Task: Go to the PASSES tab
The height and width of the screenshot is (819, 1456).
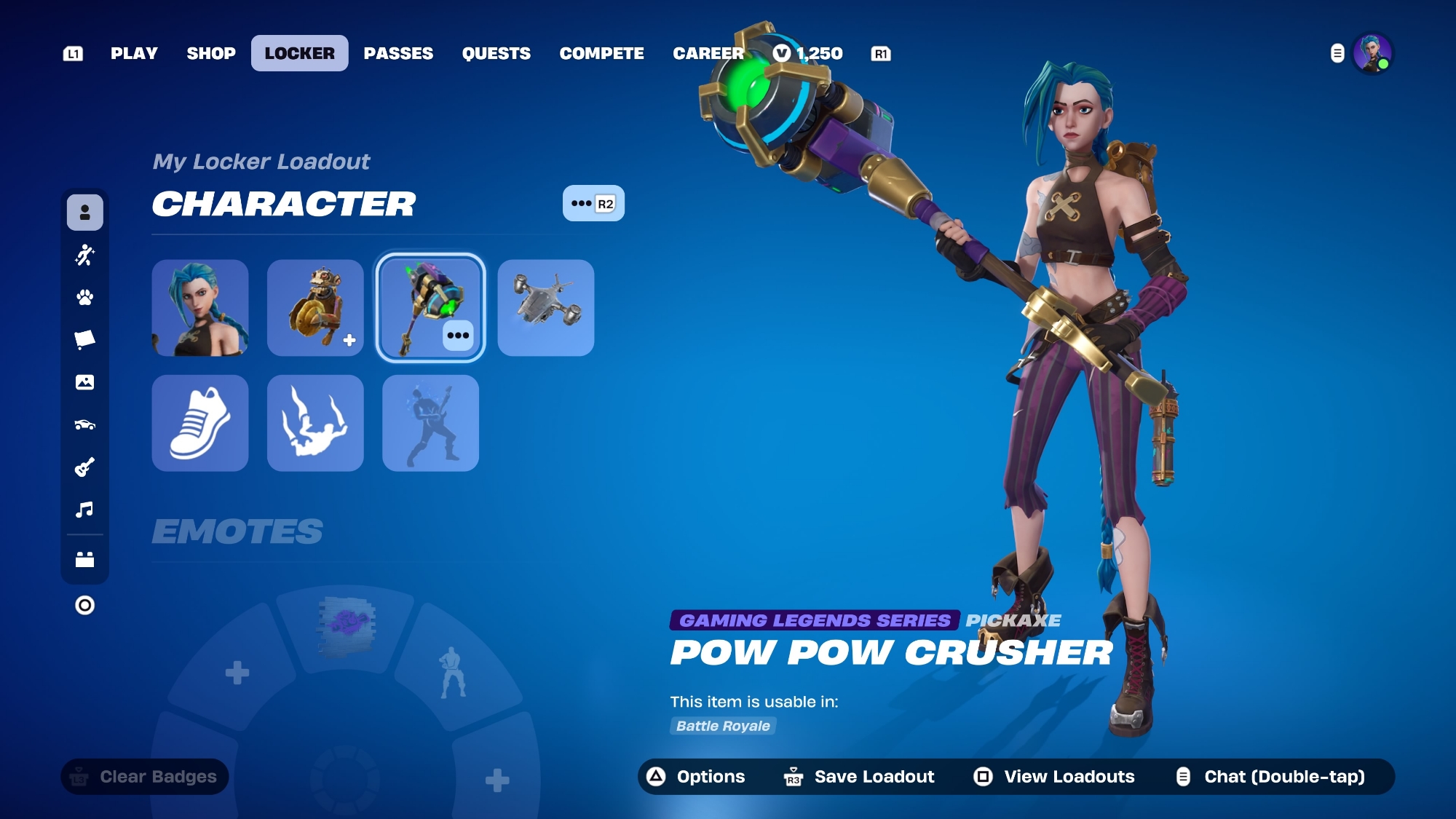Action: pos(398,53)
